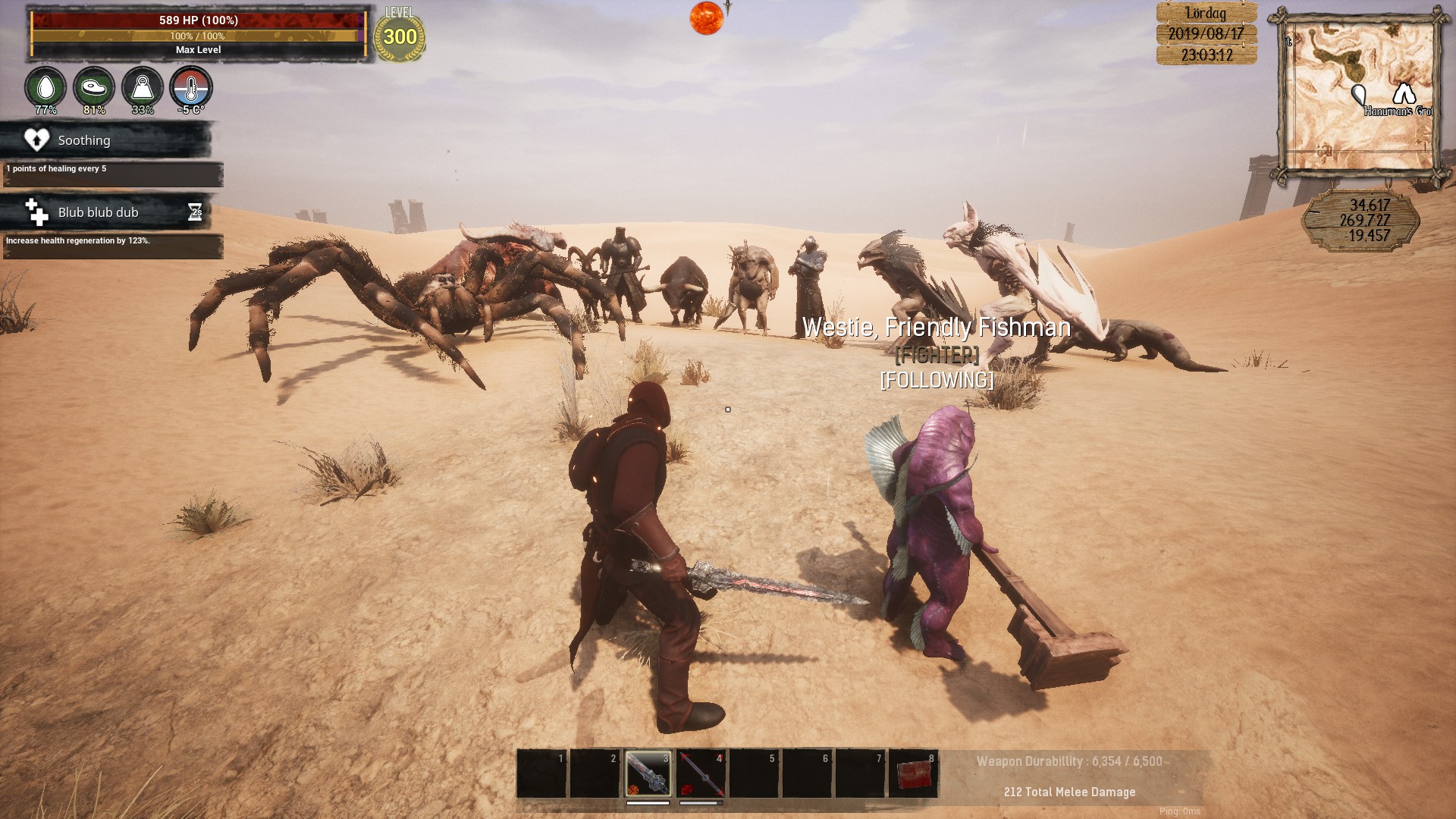Click the date and time wooden sign
Screen dimensions: 1456x819
(x=1206, y=34)
